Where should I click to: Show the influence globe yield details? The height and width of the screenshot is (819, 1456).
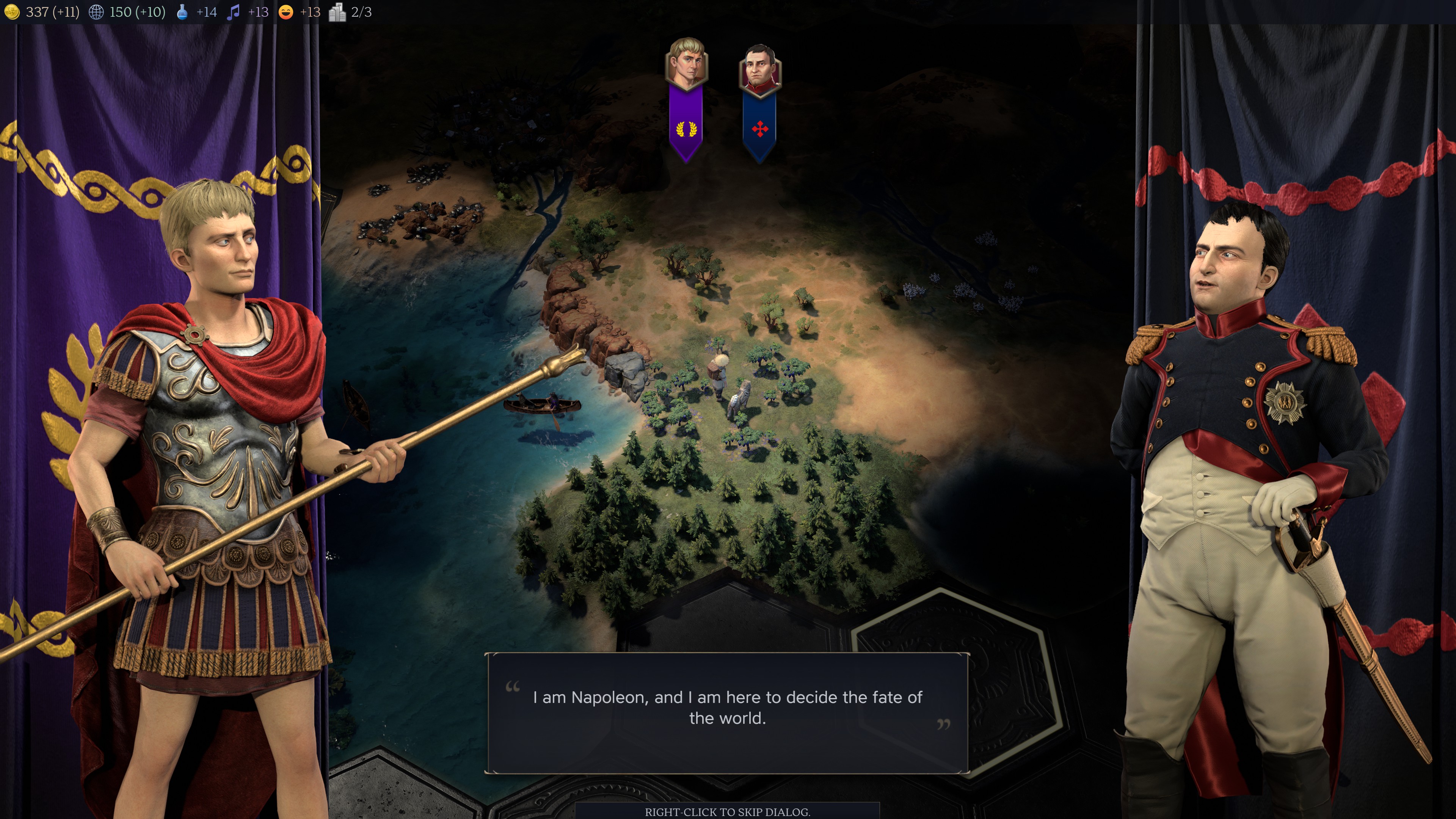tap(97, 12)
